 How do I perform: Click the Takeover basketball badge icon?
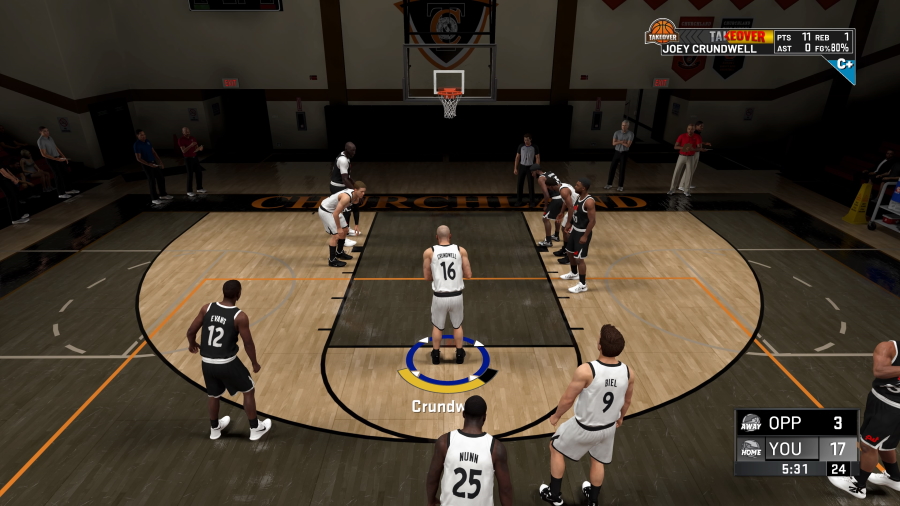(x=660, y=33)
